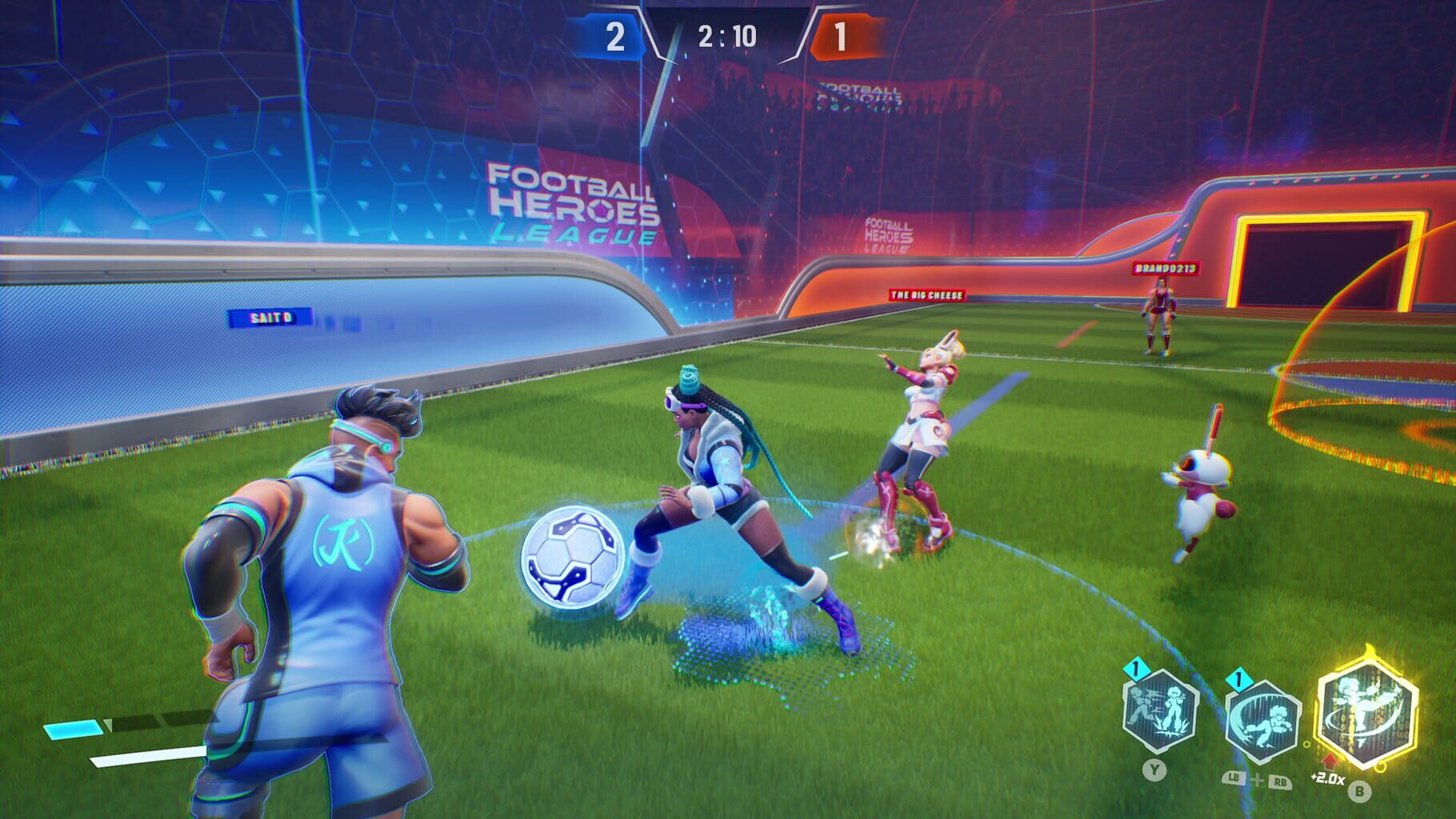Image resolution: width=1456 pixels, height=819 pixels.
Task: Expand the orange team score panel showing 1
Action: 844,35
